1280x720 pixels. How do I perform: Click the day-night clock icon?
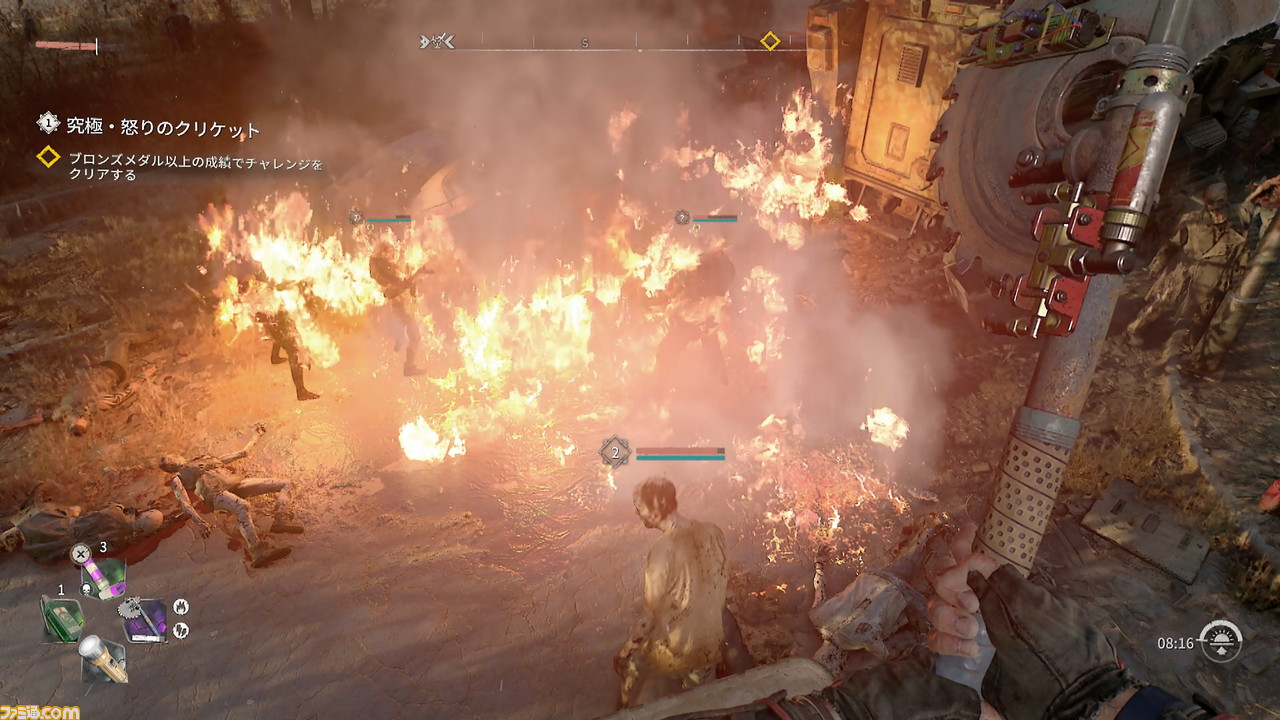coord(1221,642)
